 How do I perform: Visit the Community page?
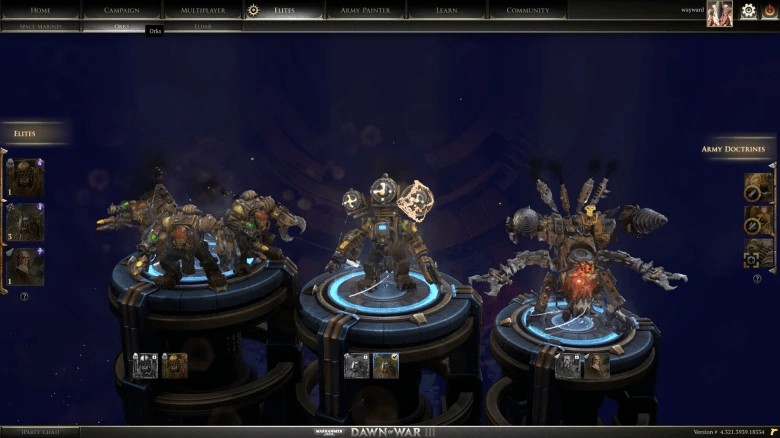528,10
